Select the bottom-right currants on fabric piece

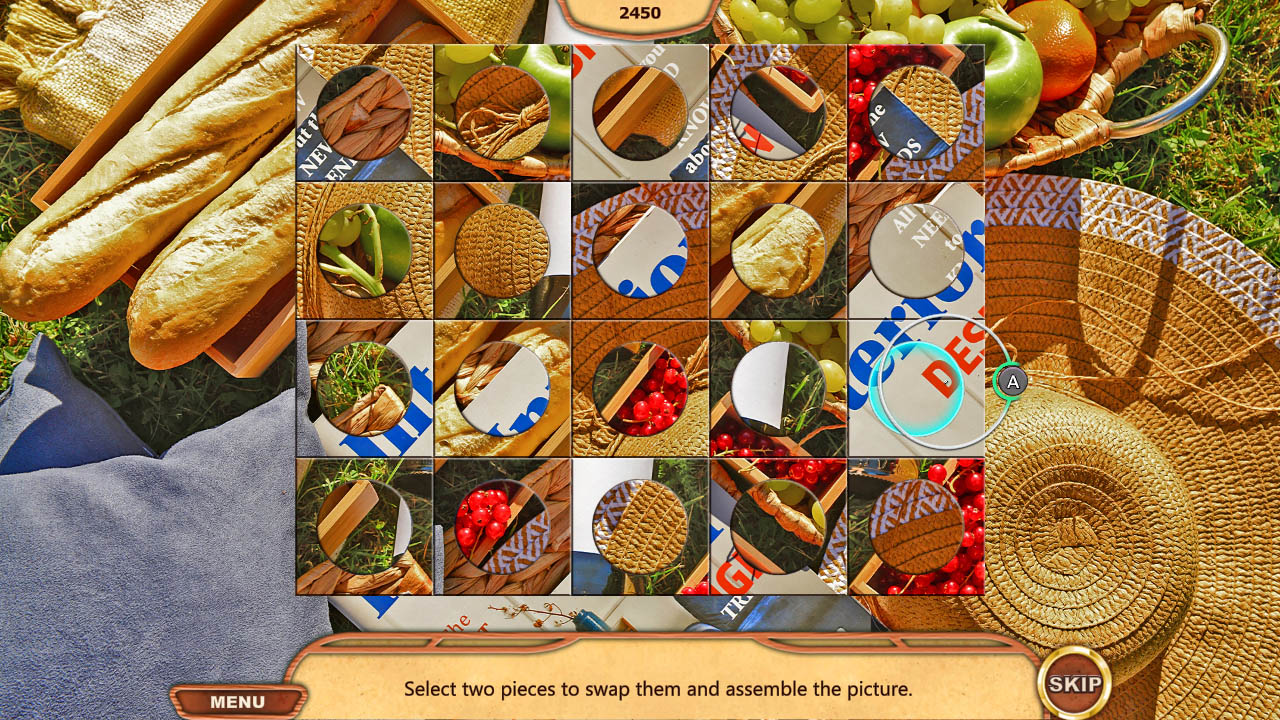[912, 525]
